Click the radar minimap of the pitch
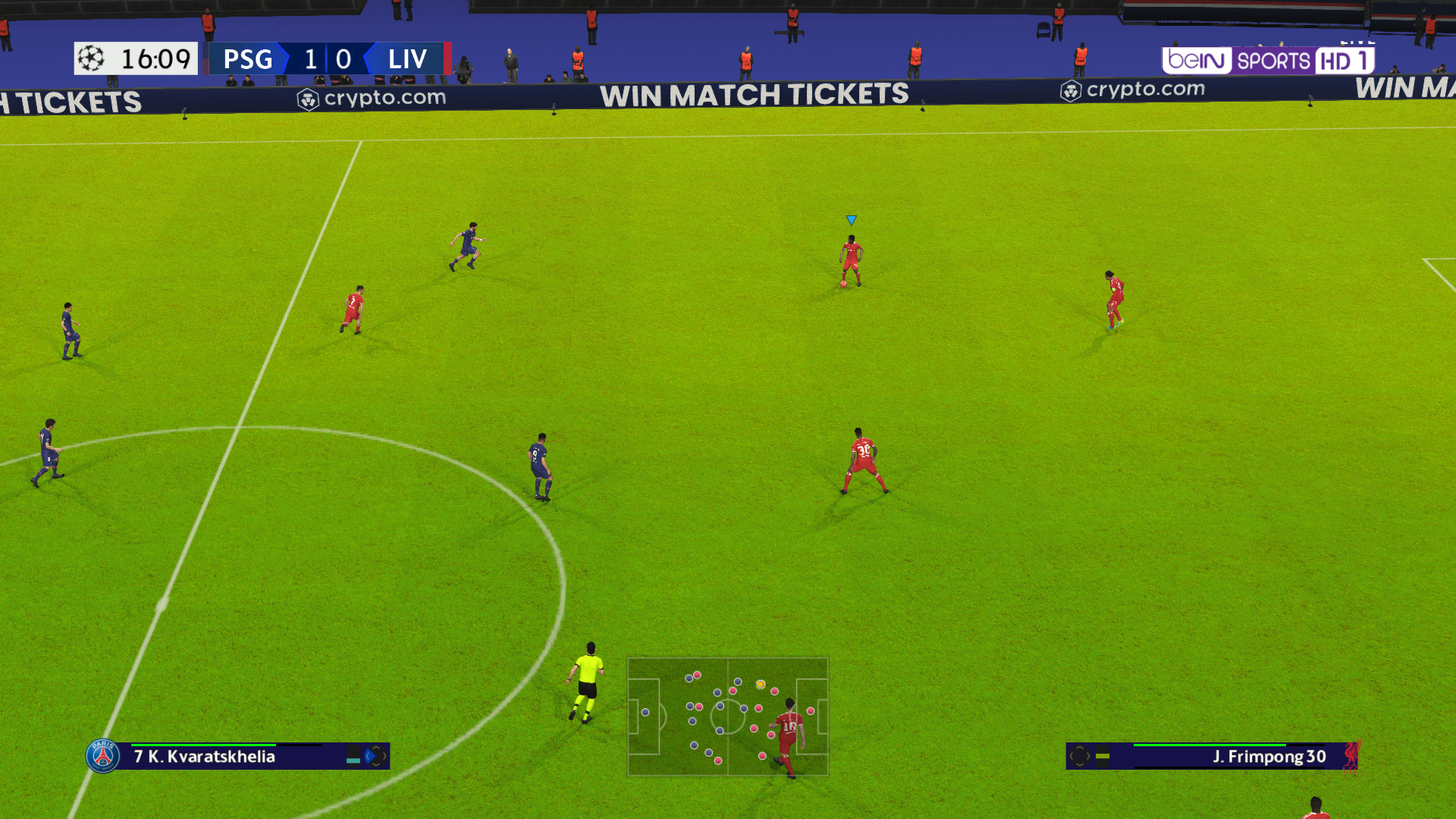Image resolution: width=1456 pixels, height=819 pixels. (x=727, y=717)
